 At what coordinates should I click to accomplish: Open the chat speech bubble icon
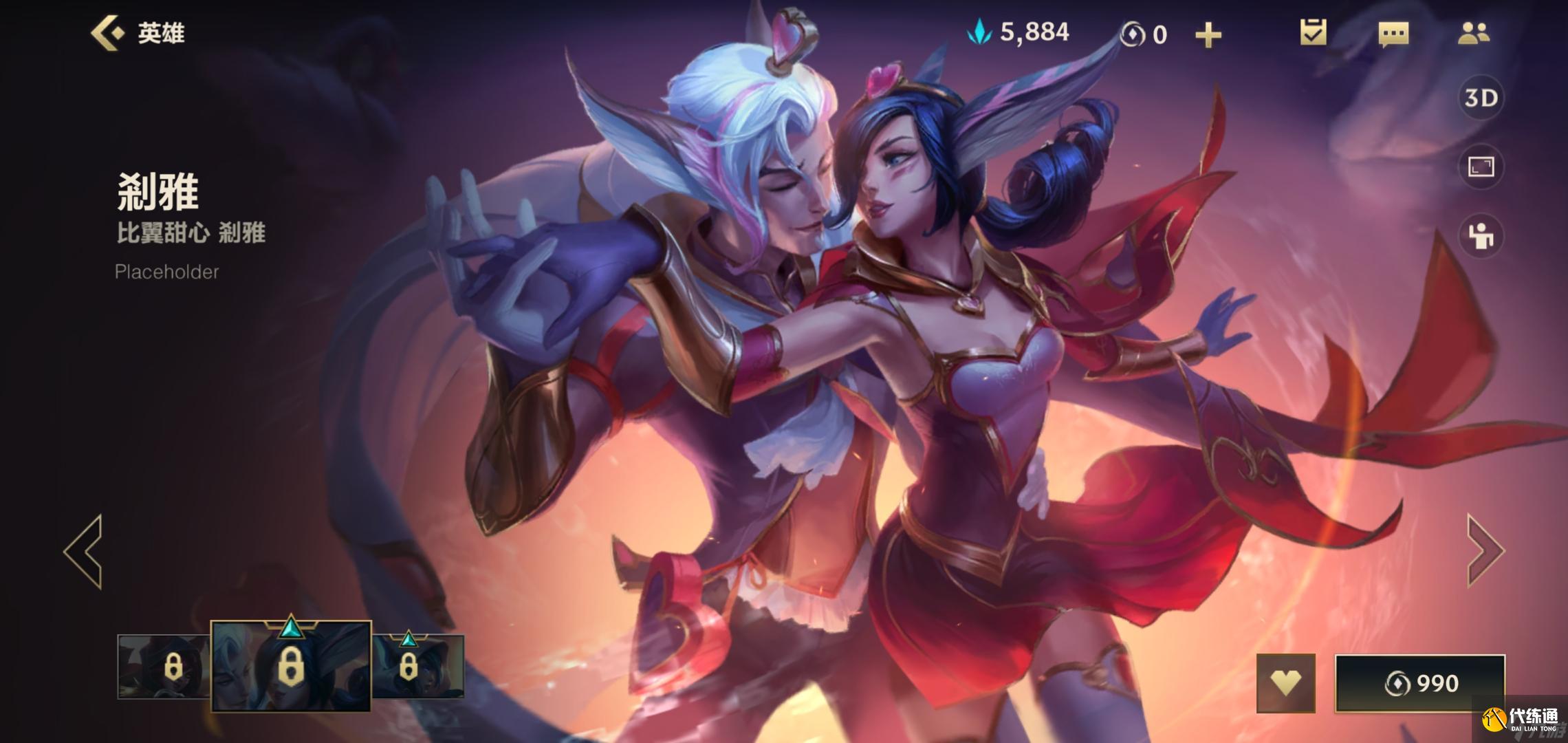[1393, 34]
